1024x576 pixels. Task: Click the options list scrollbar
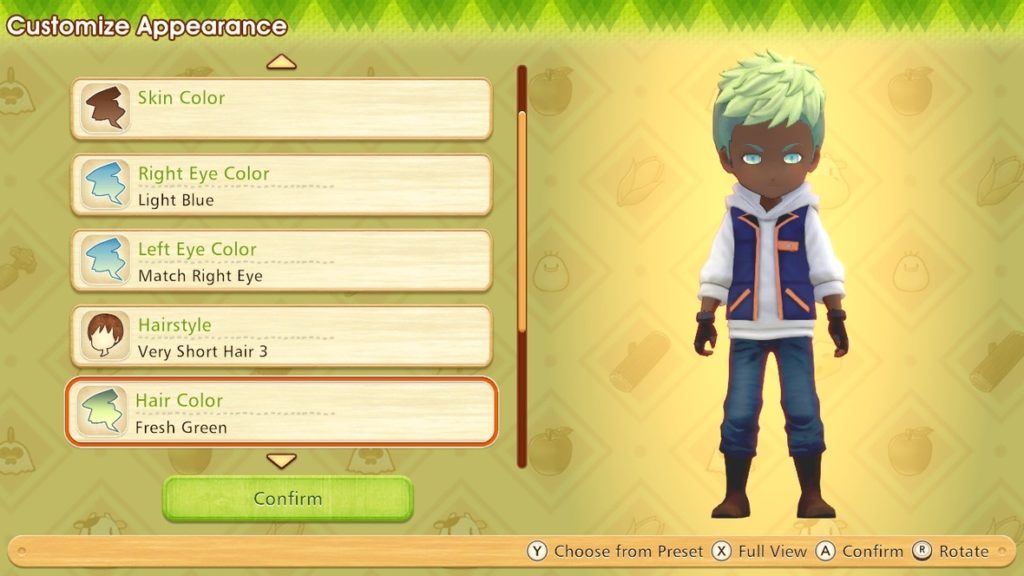pyautogui.click(x=521, y=267)
